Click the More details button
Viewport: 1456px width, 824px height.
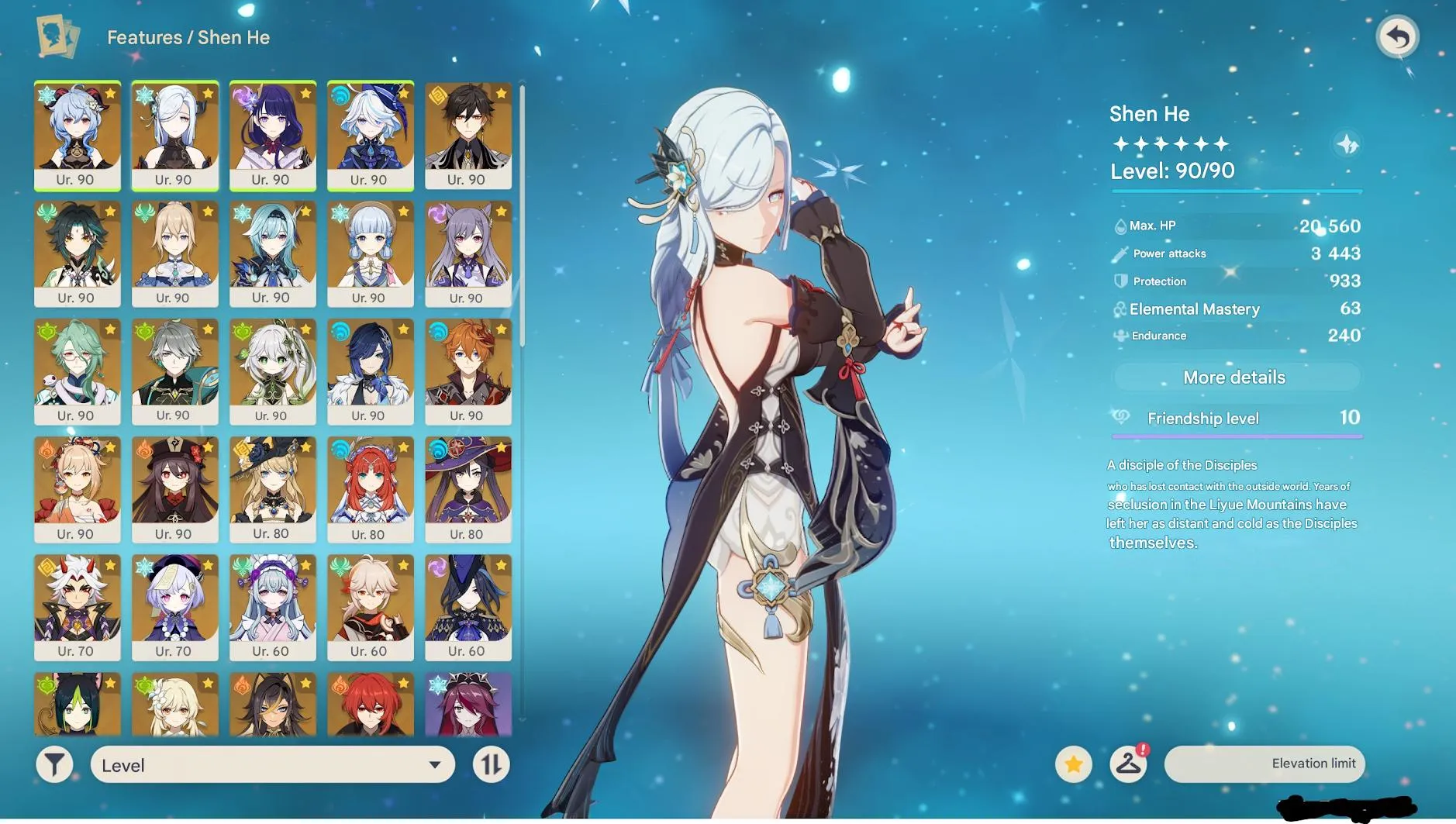point(1234,378)
